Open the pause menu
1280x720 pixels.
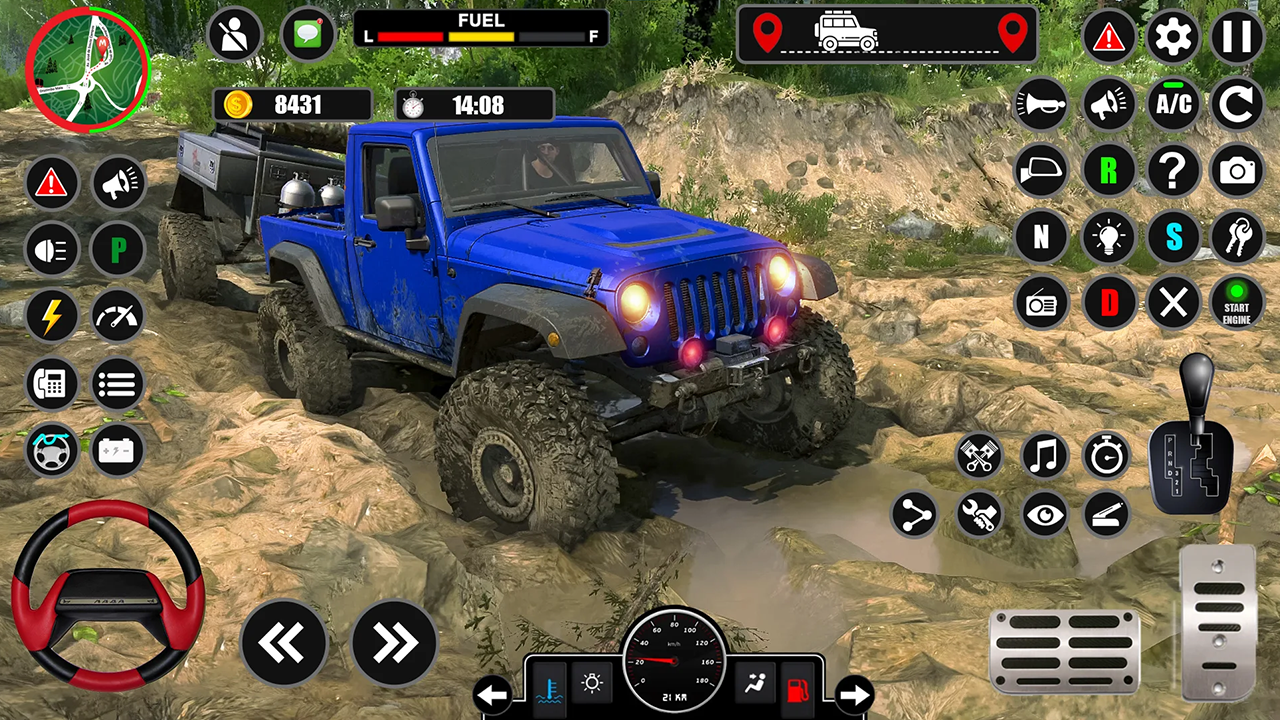tap(1236, 37)
